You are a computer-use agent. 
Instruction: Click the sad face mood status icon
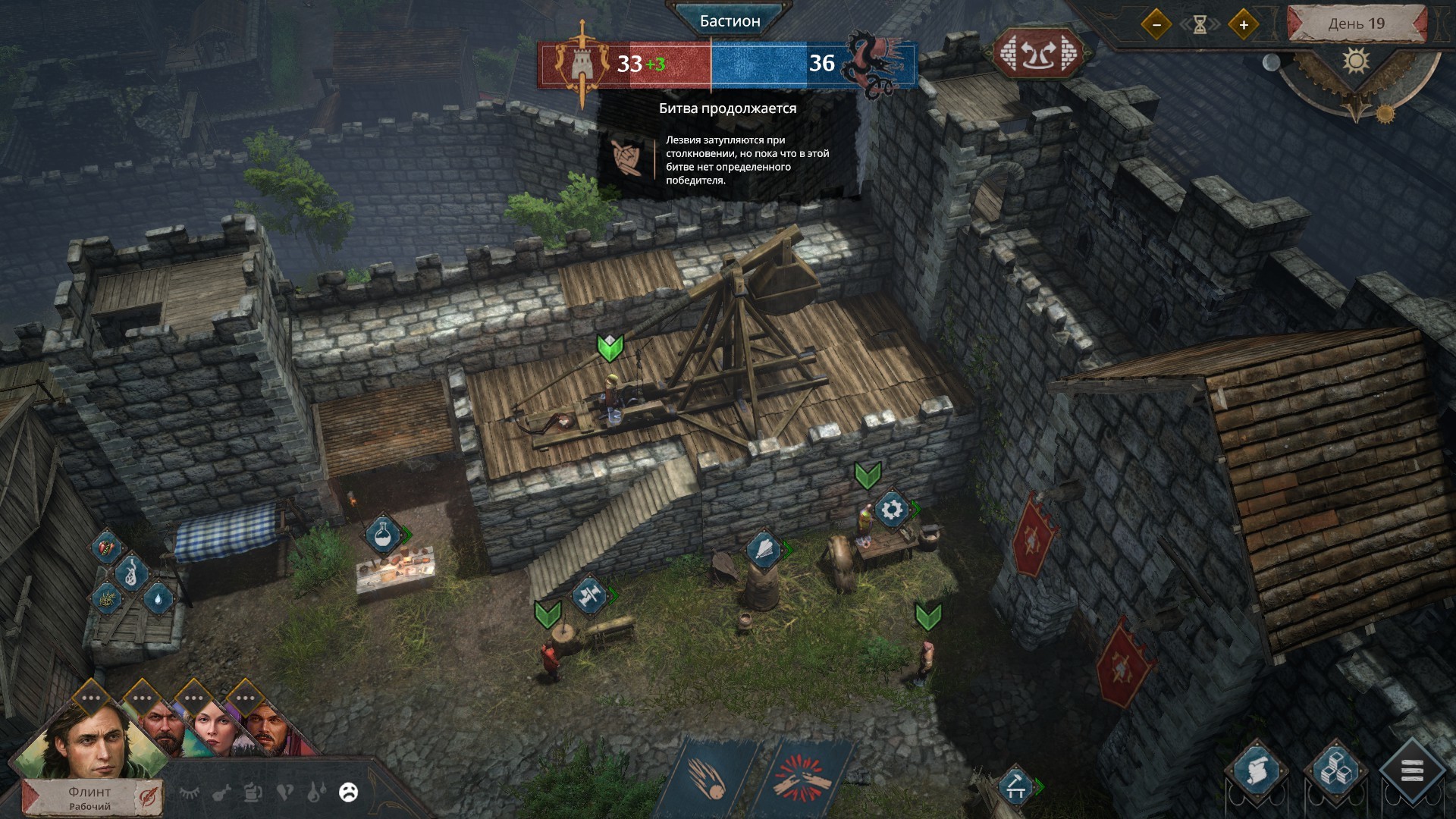coord(348,792)
